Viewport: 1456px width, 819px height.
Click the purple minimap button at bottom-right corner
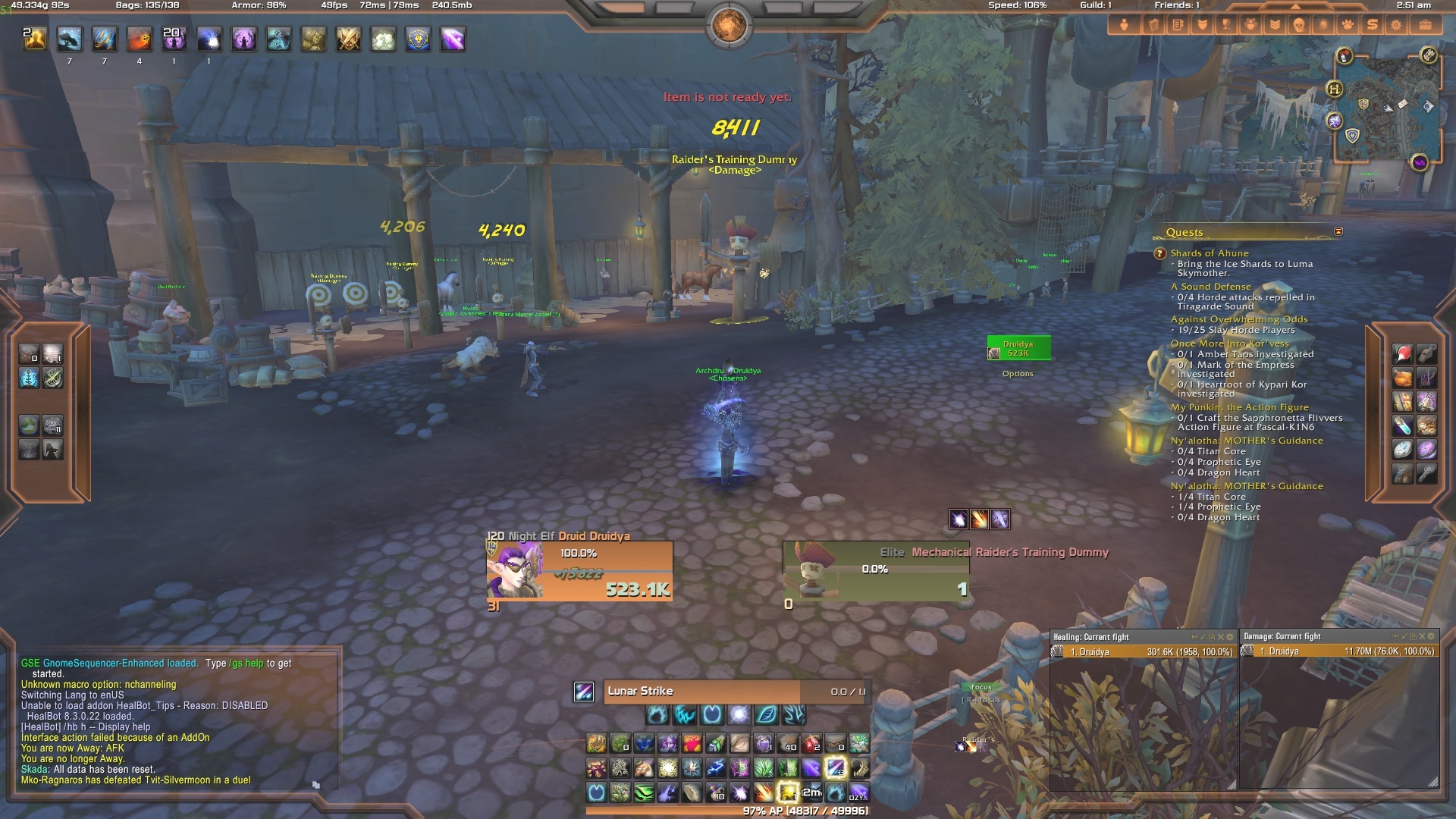1419,162
